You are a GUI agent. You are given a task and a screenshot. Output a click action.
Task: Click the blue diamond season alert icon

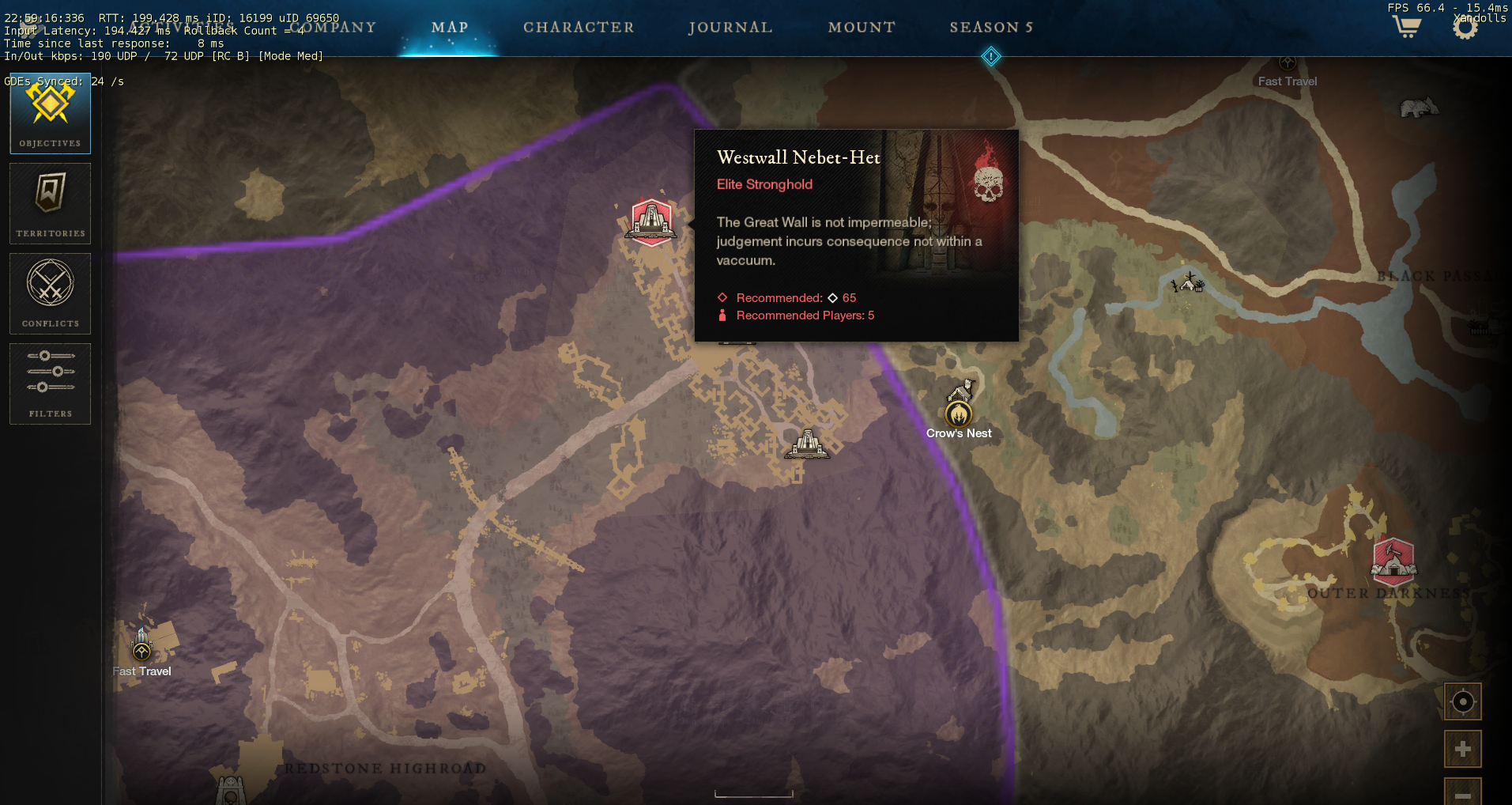click(990, 57)
